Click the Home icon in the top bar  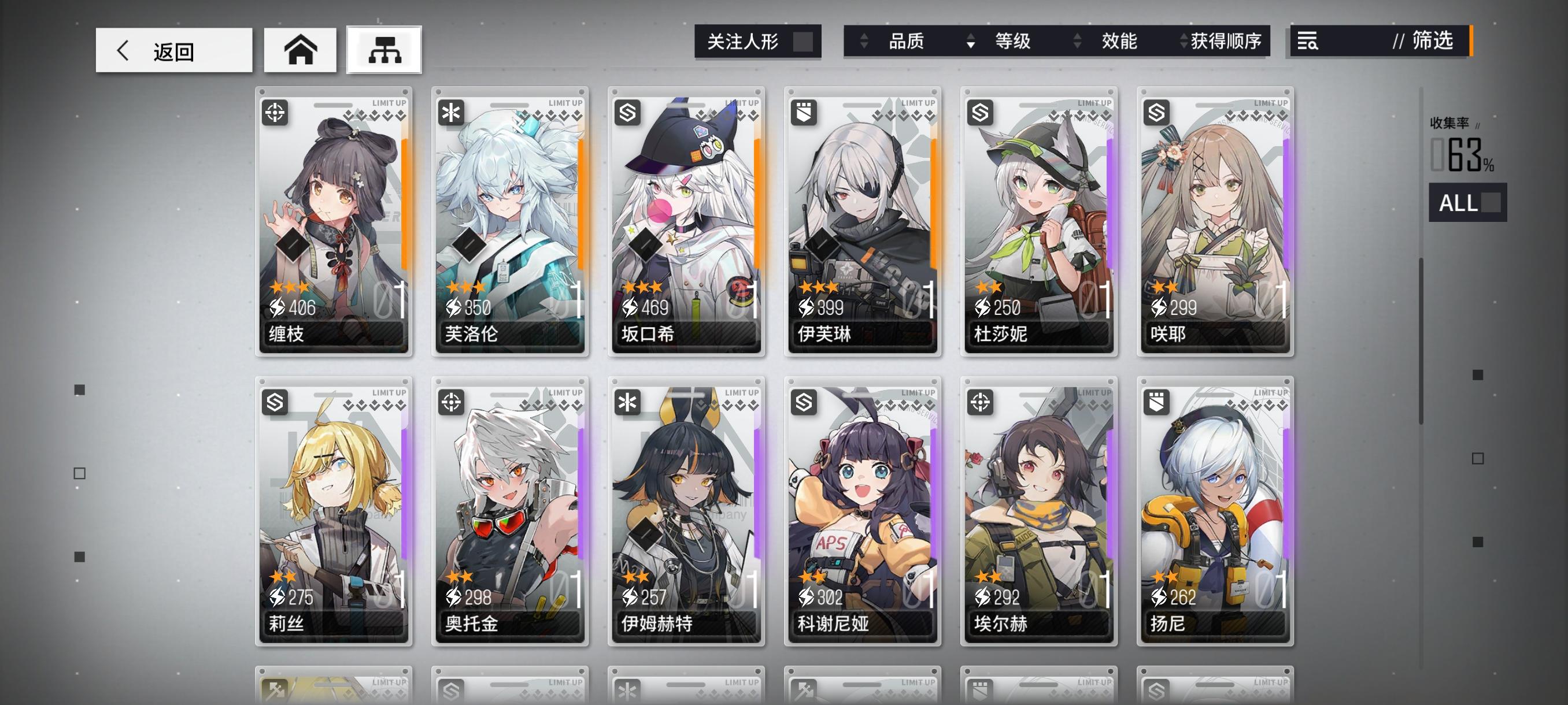(x=301, y=50)
